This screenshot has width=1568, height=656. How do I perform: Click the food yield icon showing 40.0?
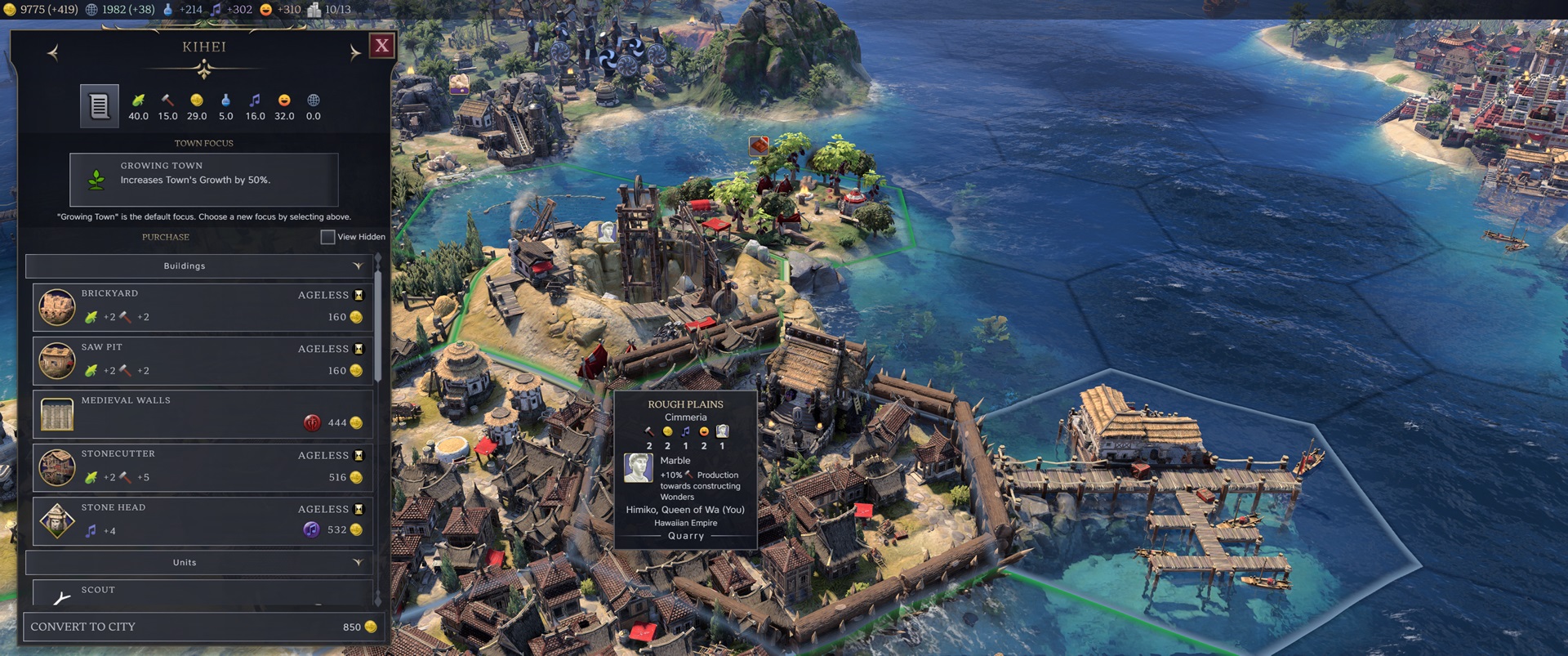pos(138,98)
